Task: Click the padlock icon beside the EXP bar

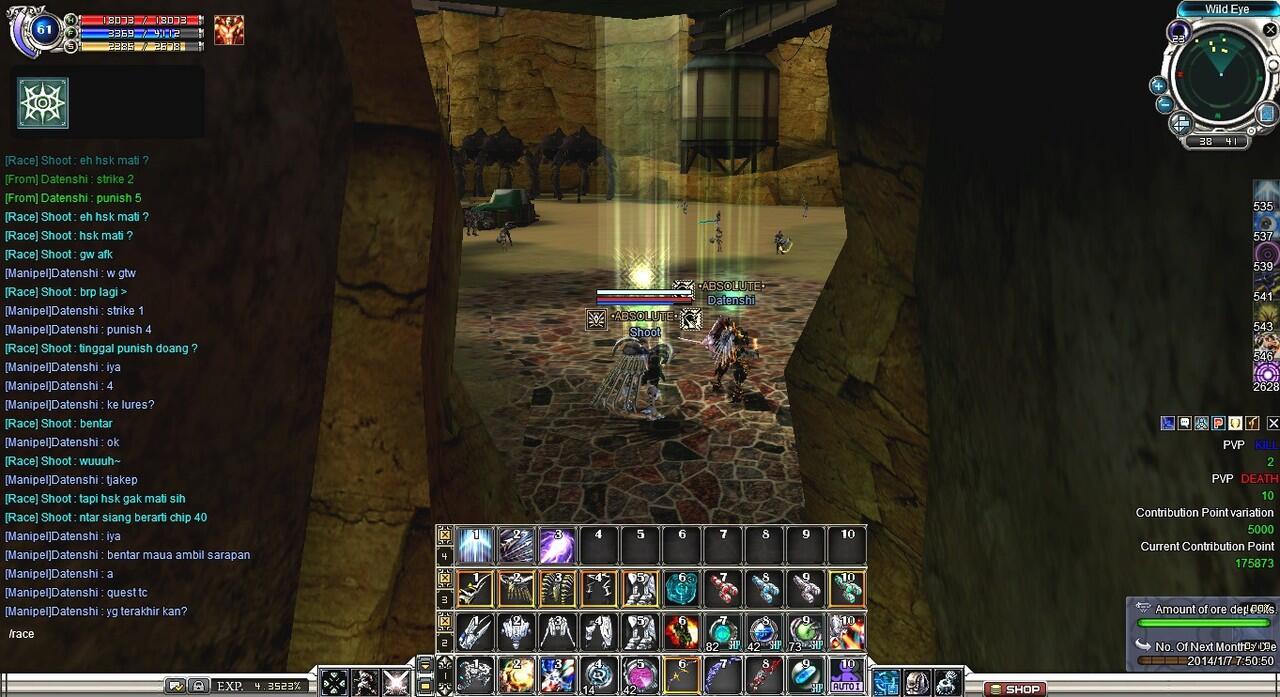Action: (x=199, y=686)
